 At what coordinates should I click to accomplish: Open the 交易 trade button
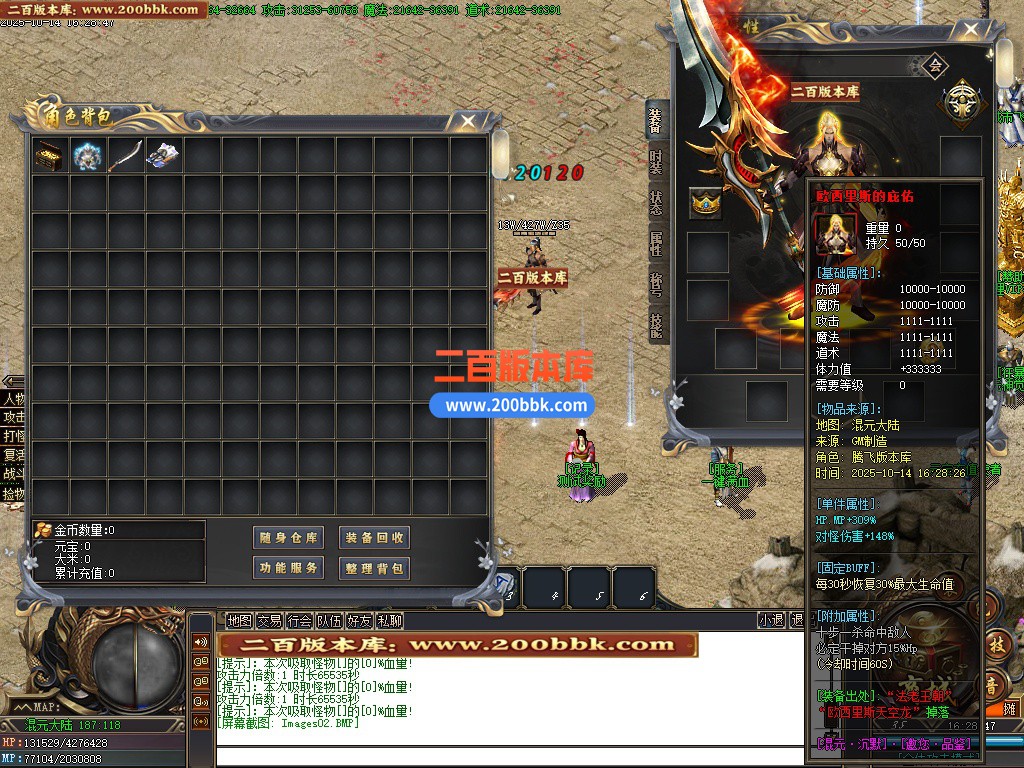click(269, 620)
